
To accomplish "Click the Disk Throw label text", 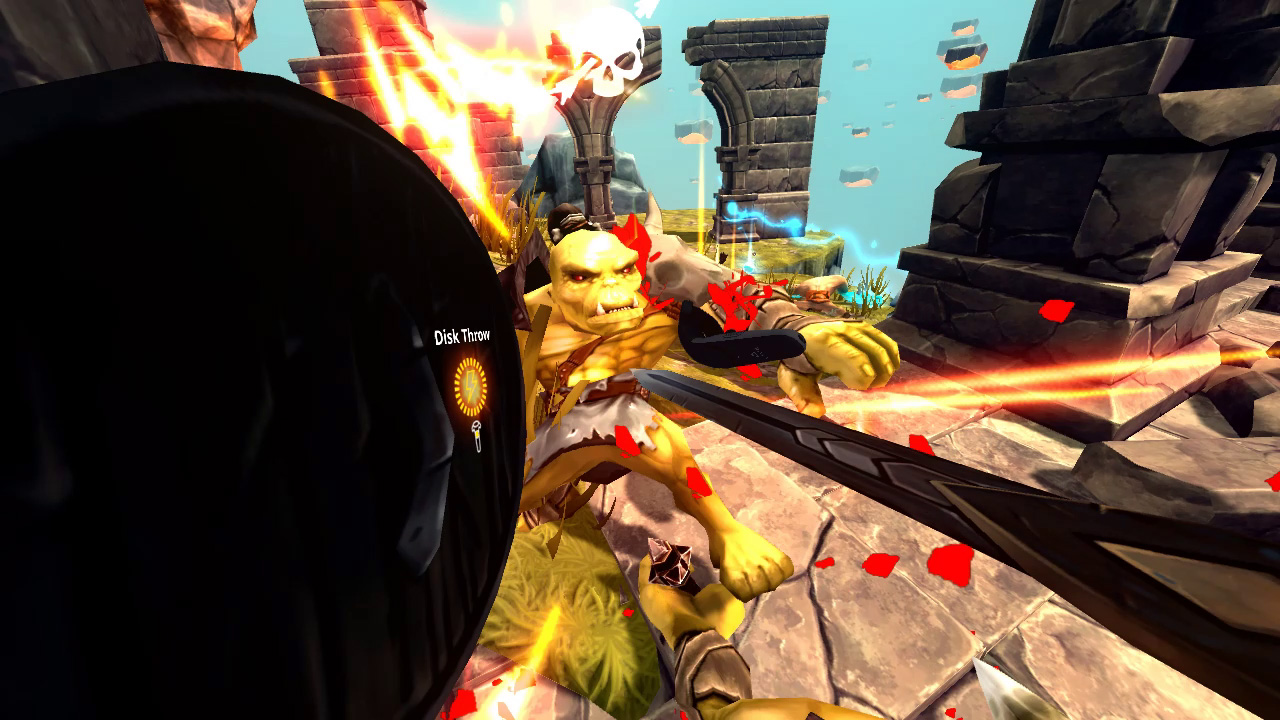I will [x=462, y=336].
